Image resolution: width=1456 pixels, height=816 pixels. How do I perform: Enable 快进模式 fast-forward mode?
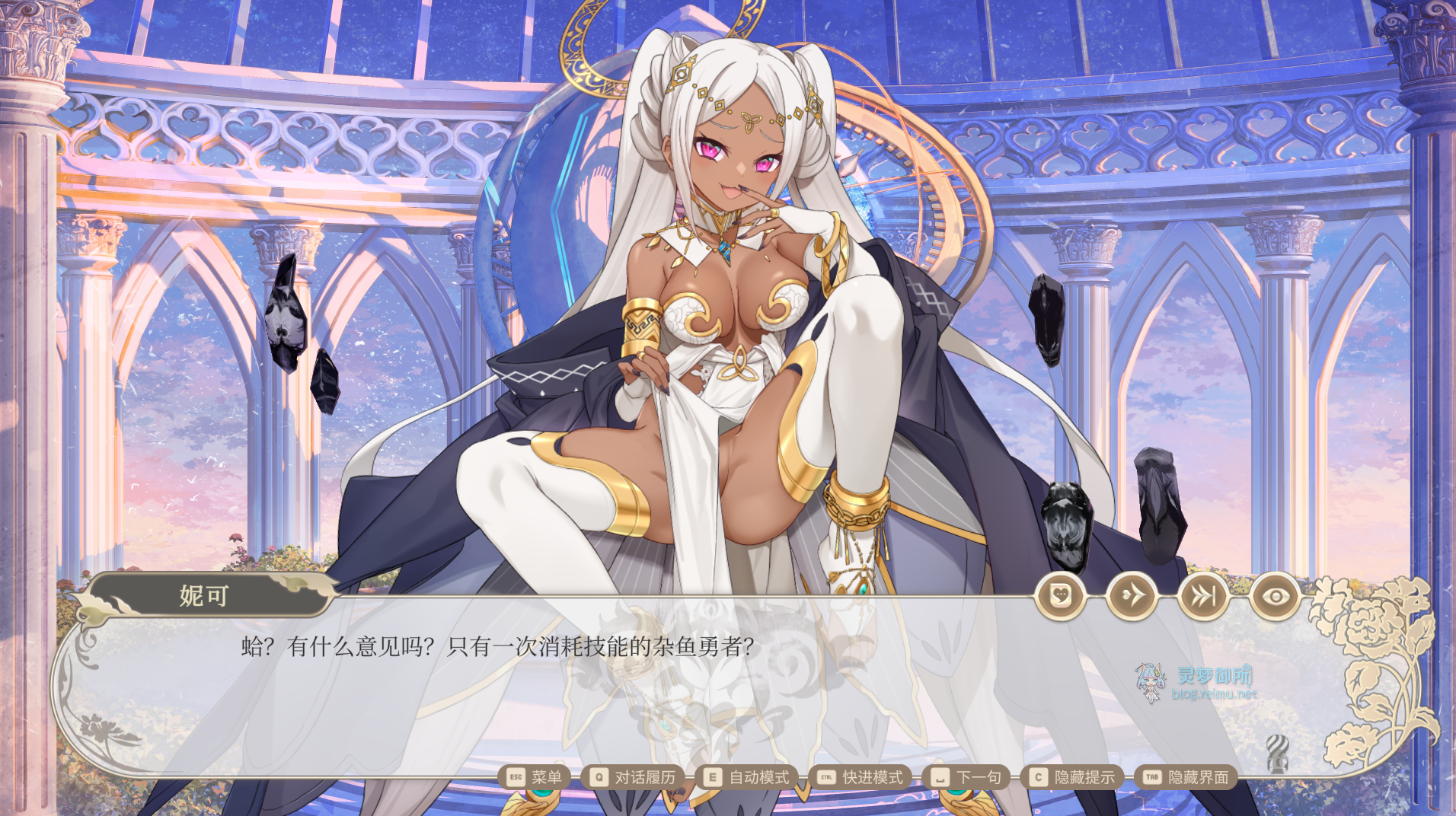(873, 777)
